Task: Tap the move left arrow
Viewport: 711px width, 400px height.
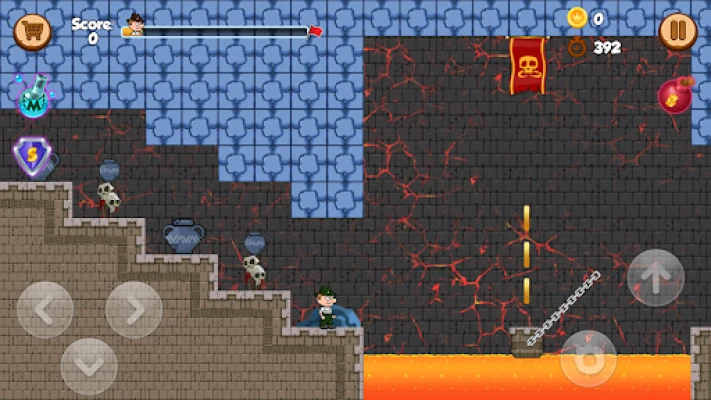Action: point(45,310)
